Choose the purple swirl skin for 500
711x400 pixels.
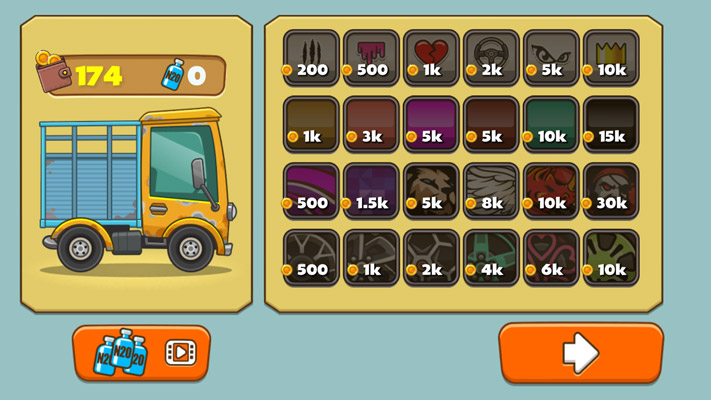[311, 190]
